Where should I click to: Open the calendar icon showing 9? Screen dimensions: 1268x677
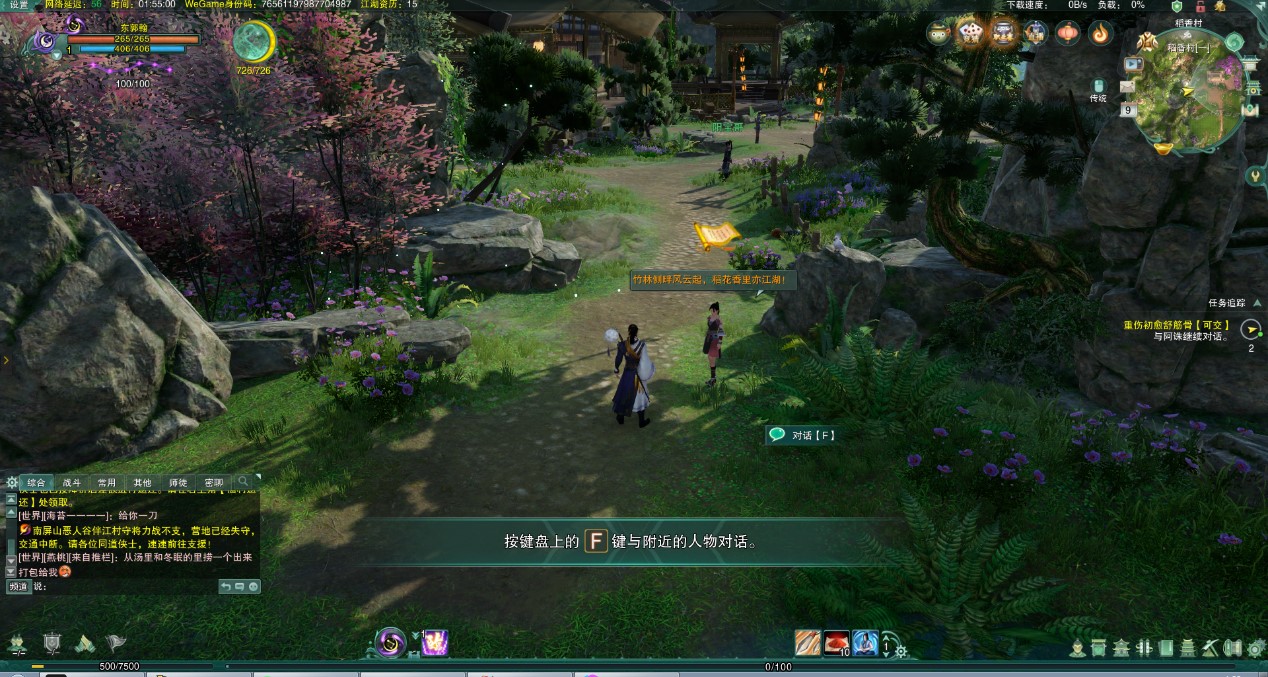(1127, 110)
